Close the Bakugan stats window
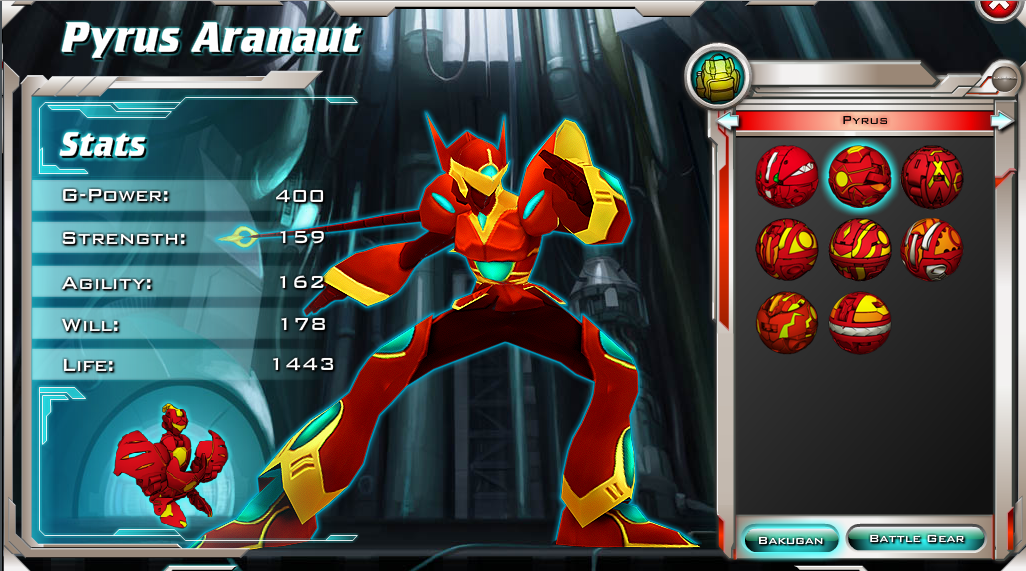Image resolution: width=1026 pixels, height=571 pixels. tap(998, 6)
